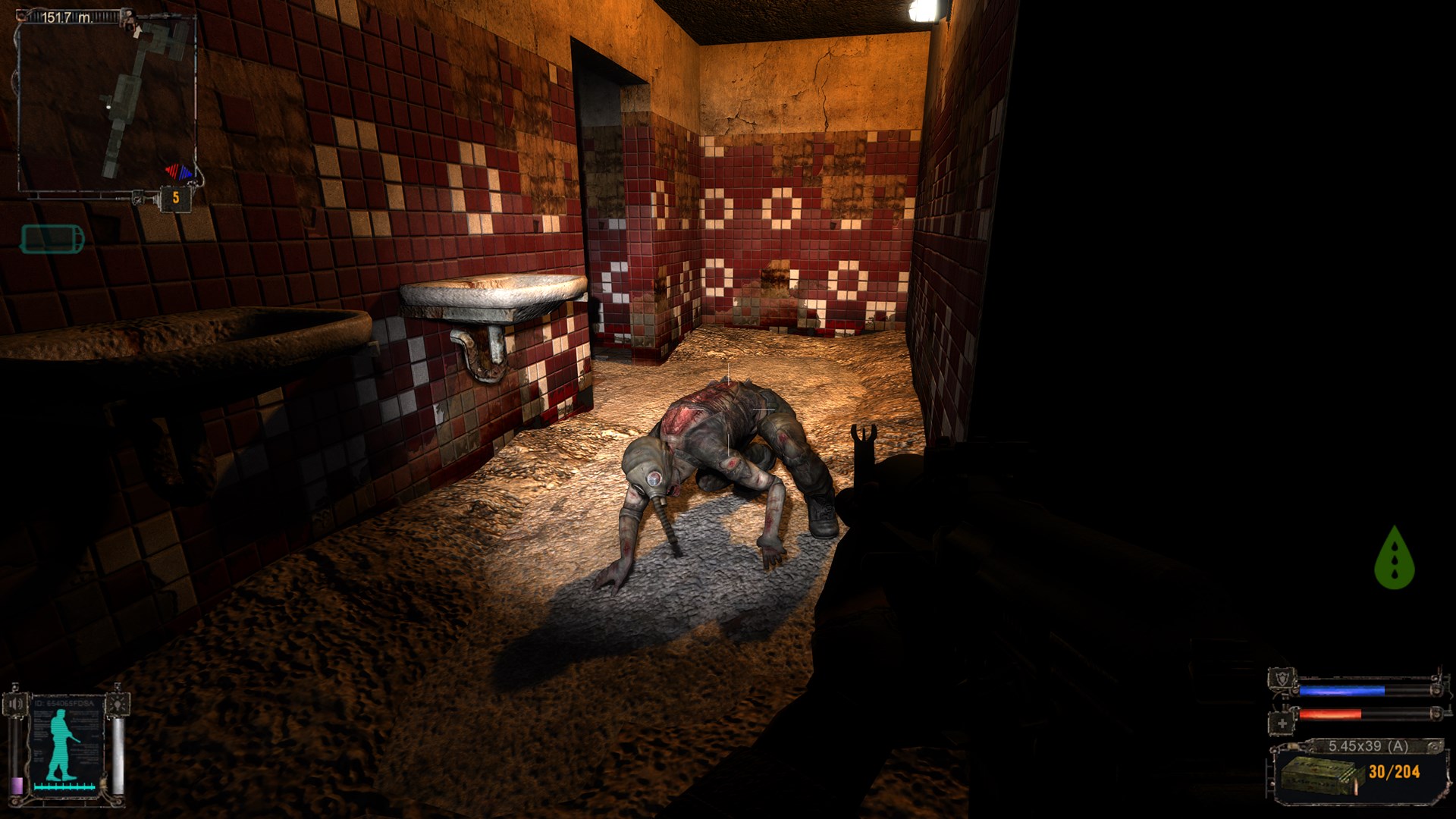Screen dimensions: 1456x819
Task: Click the player arrow on the minimap
Action: point(139,30)
